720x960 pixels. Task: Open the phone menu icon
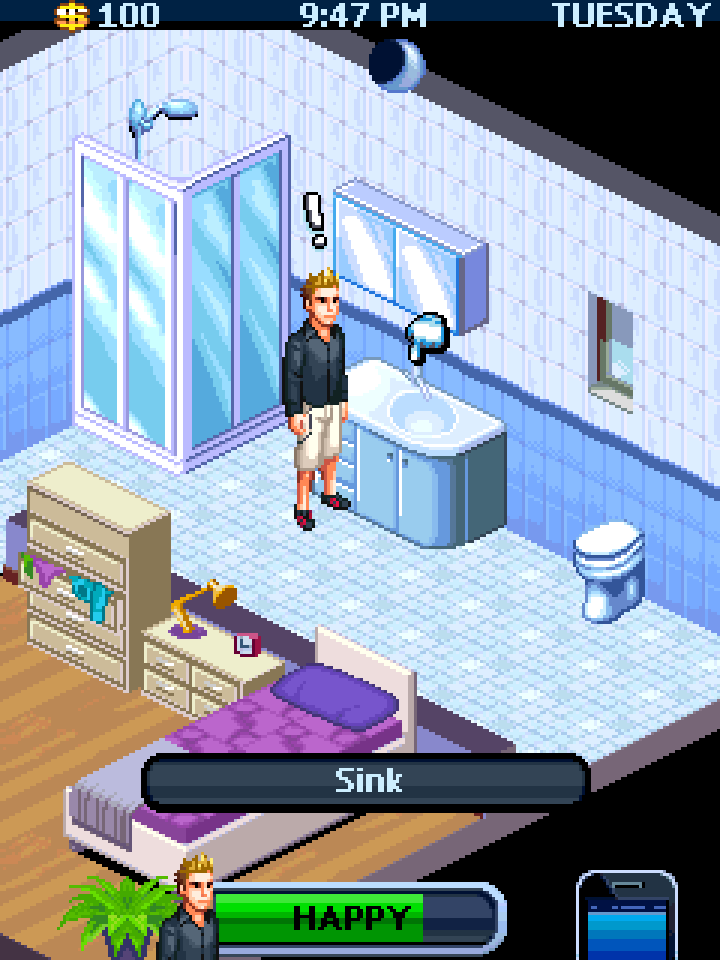(627, 918)
